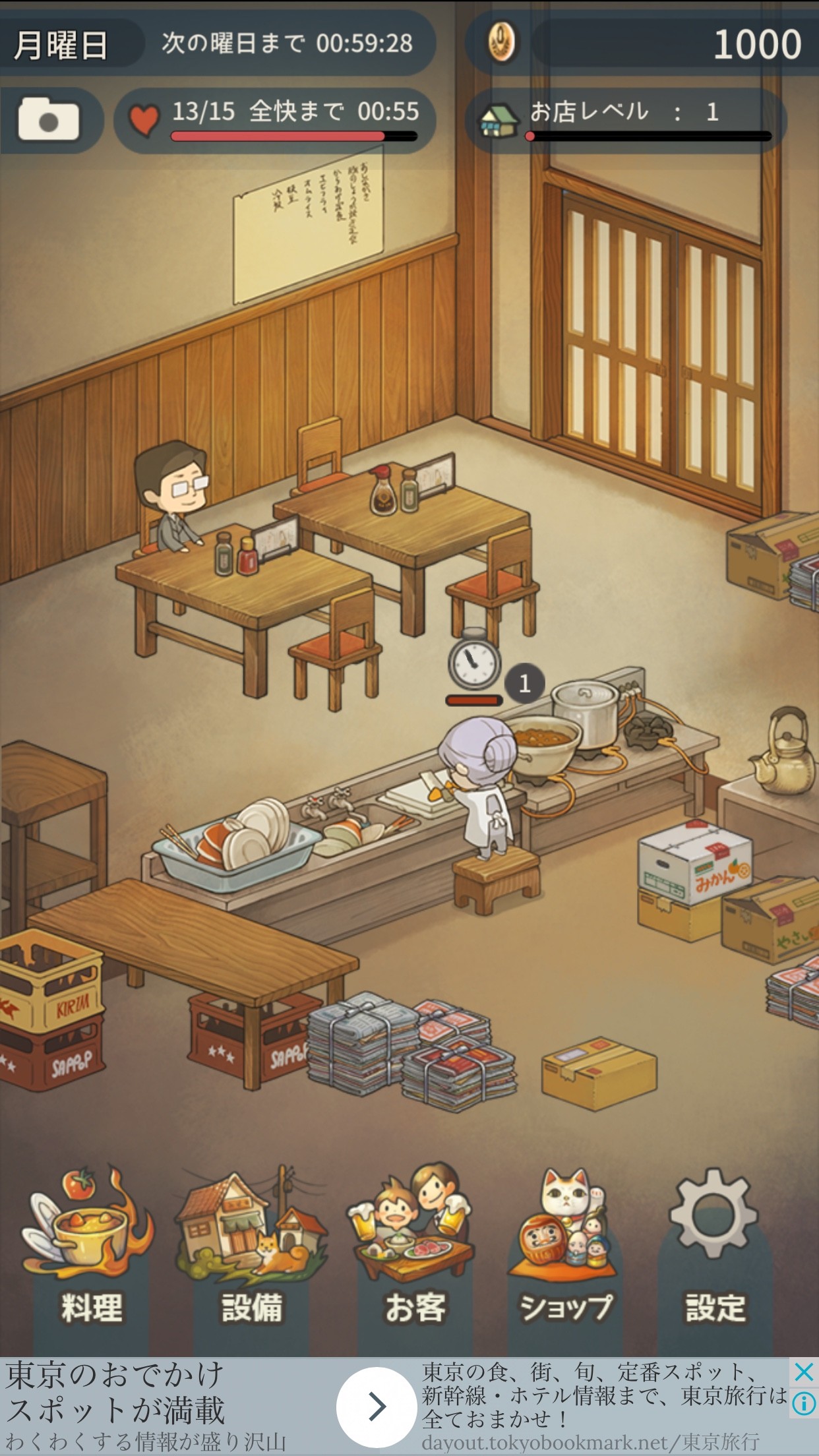Open the 料理 cooking menu
The height and width of the screenshot is (1456, 819).
point(90,1253)
